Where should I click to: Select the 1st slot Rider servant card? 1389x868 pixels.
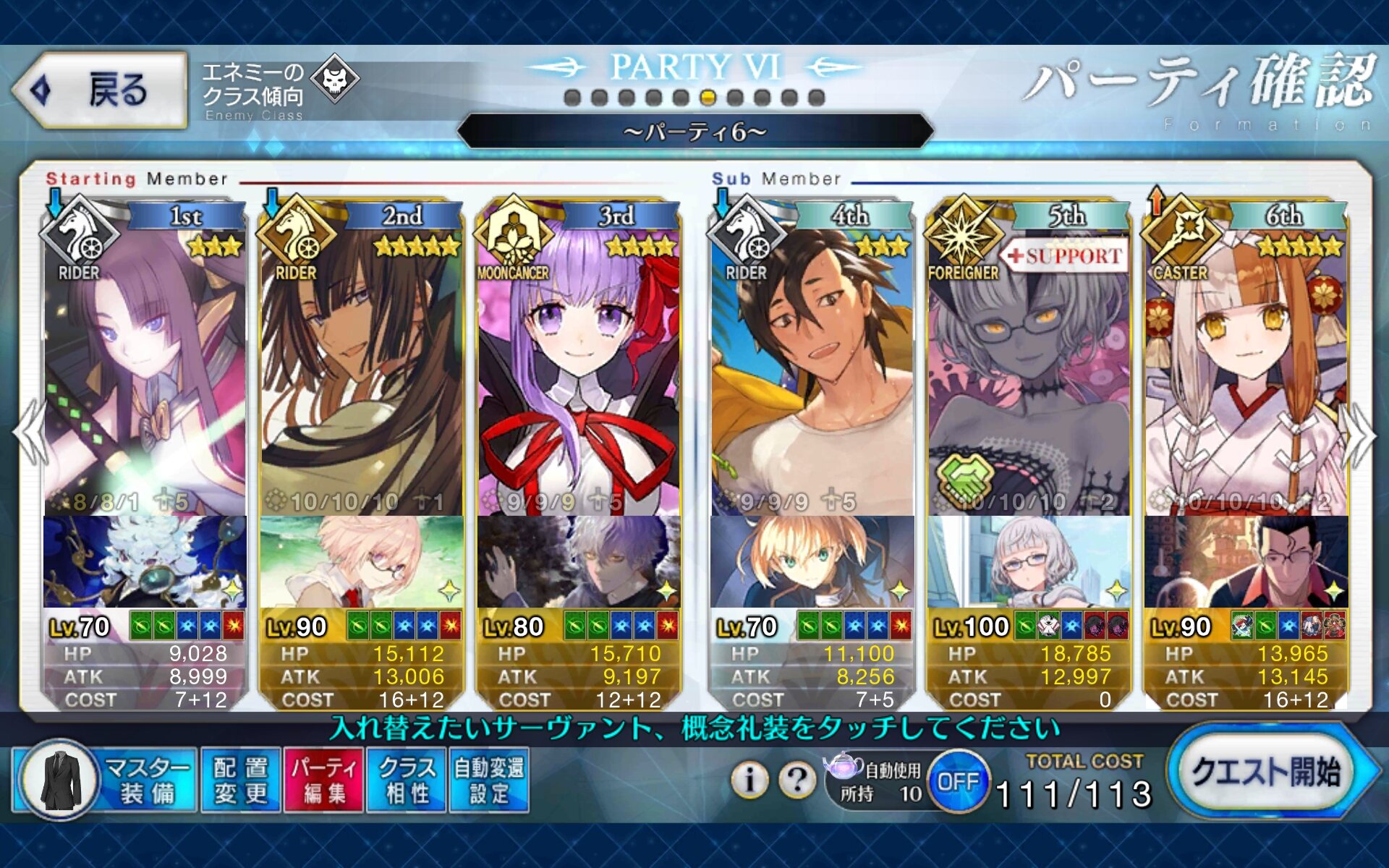pos(145,362)
